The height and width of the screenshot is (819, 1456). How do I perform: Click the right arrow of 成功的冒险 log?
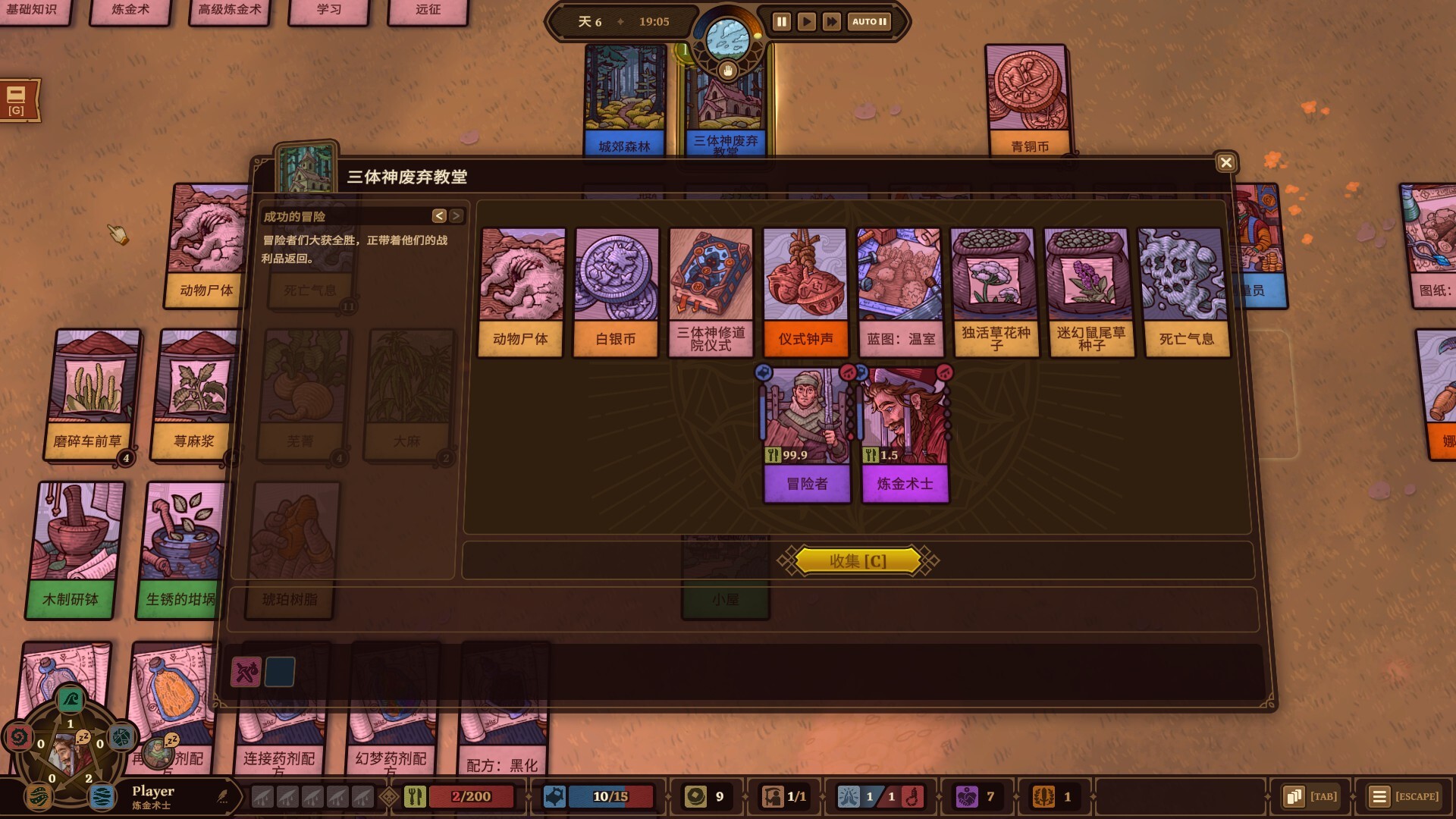(456, 218)
